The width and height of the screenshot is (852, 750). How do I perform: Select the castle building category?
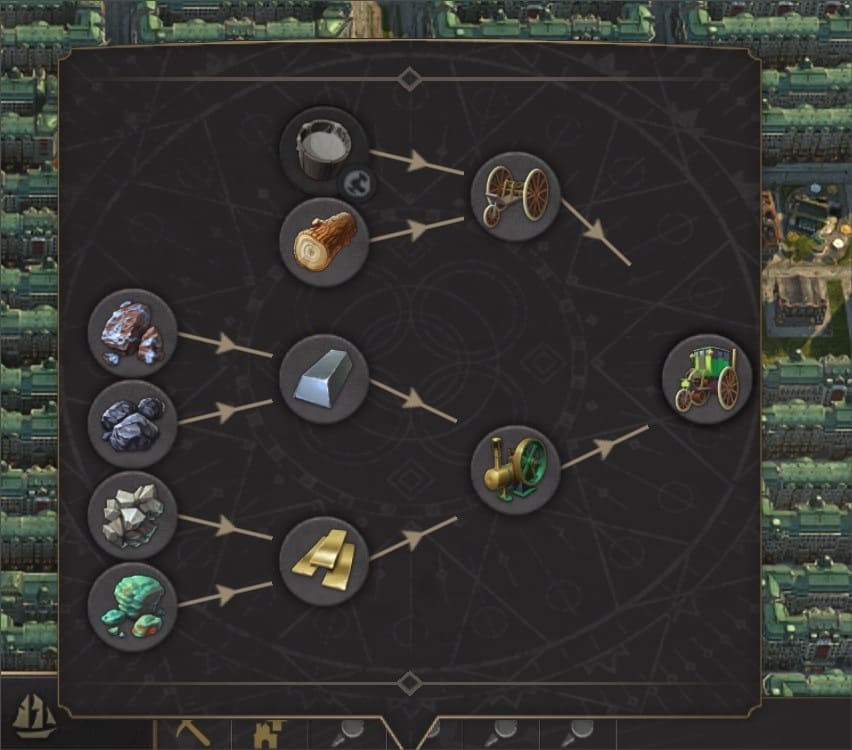(x=270, y=735)
